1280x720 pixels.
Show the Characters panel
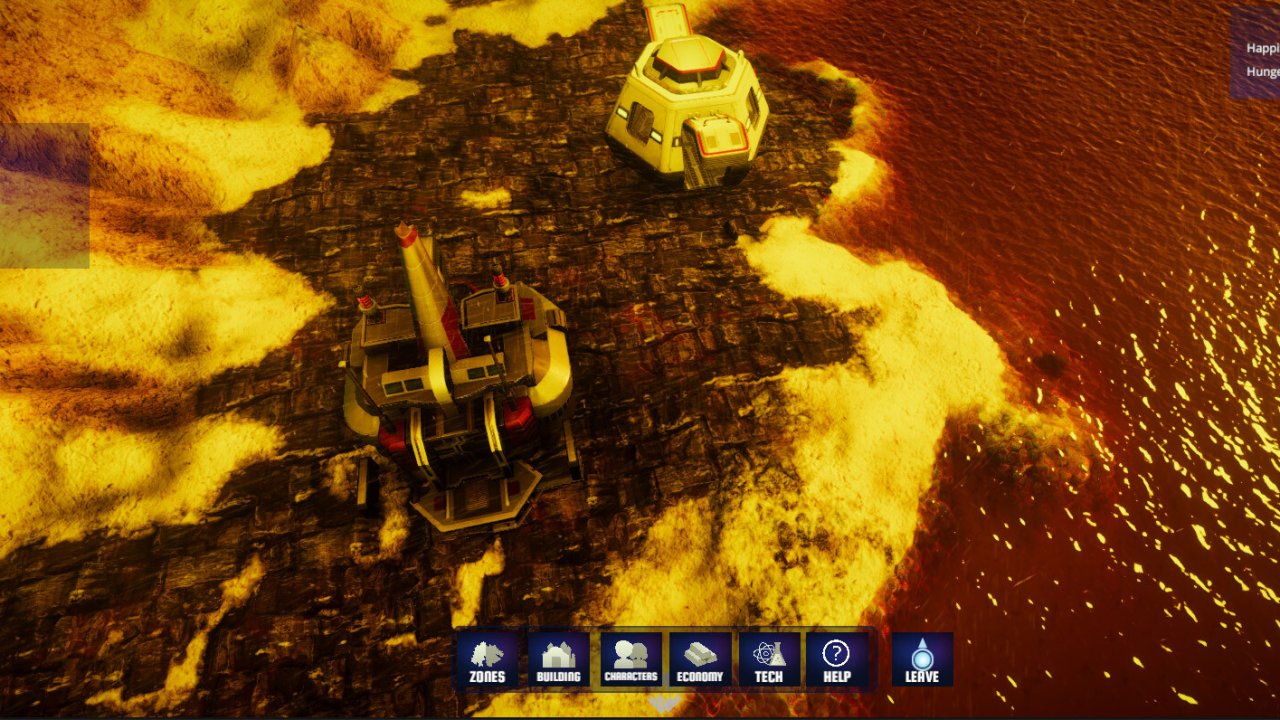tap(630, 660)
